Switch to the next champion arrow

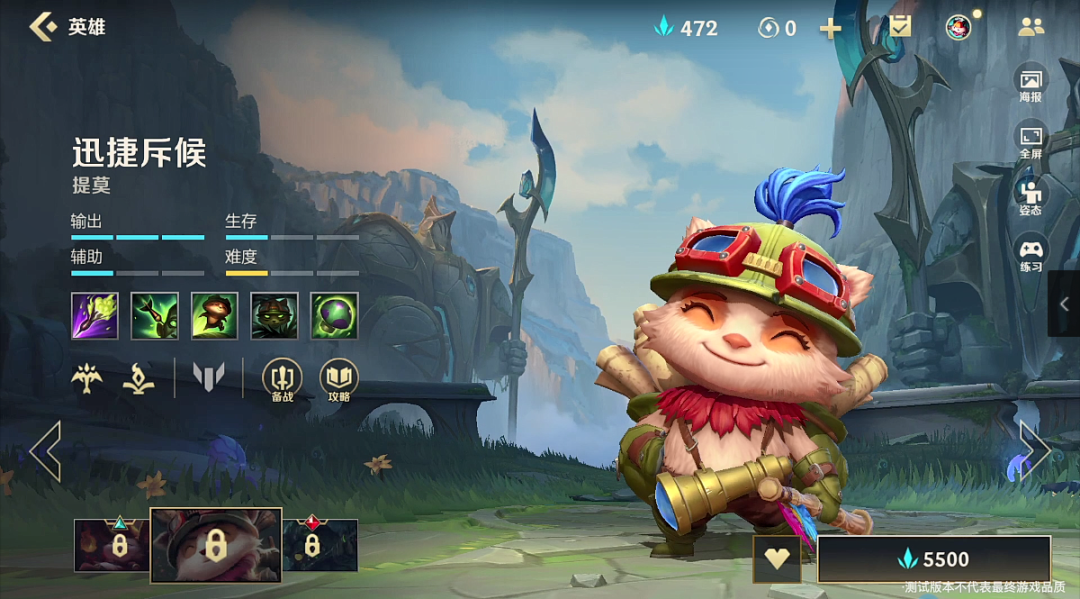pos(1034,451)
